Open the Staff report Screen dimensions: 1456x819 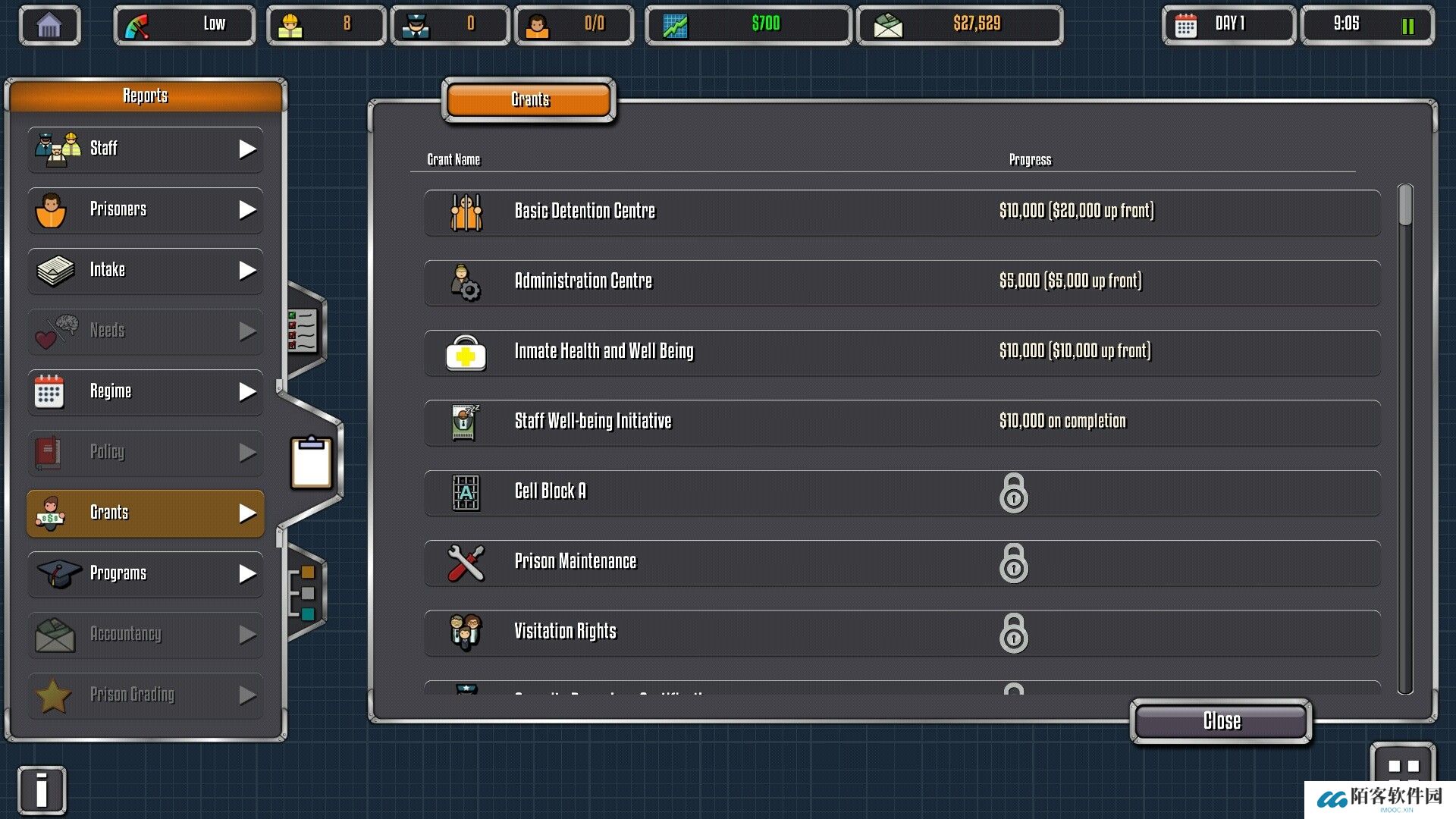point(146,149)
